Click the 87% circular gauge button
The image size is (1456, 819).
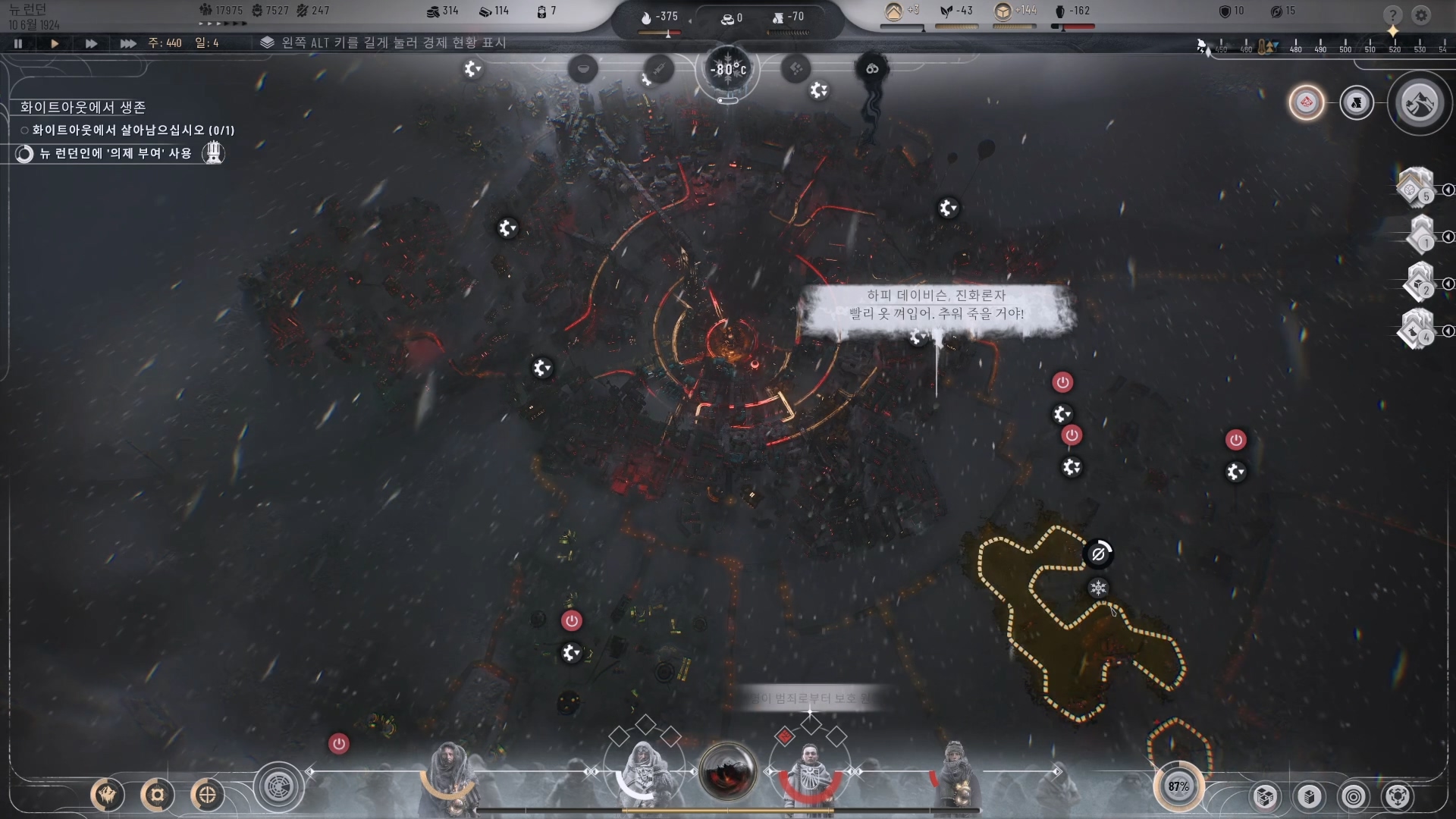coord(1178,786)
